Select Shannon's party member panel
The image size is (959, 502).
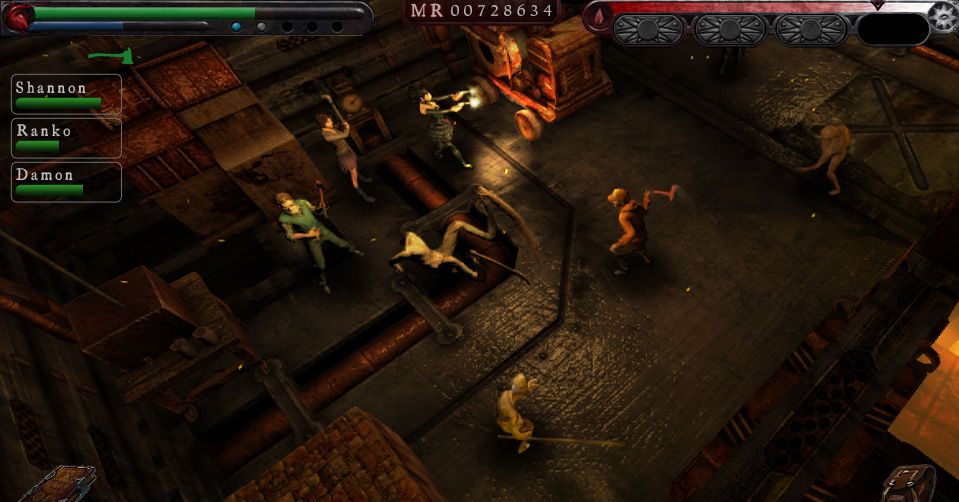point(66,94)
